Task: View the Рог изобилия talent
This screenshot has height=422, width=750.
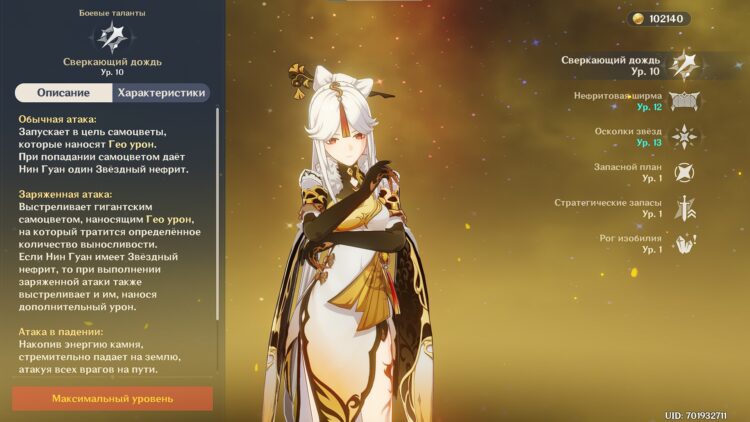Action: click(x=685, y=243)
